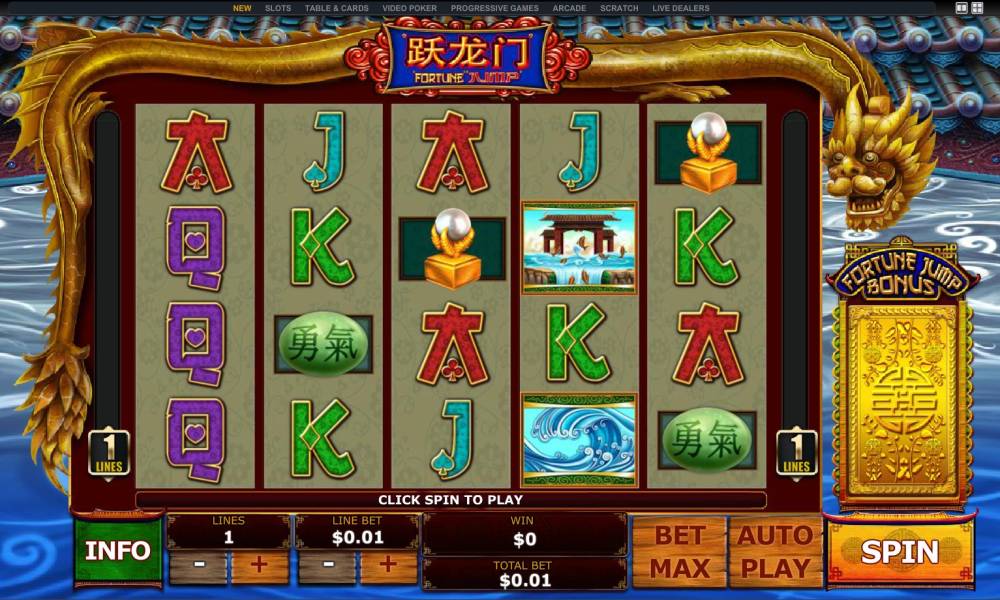Choose the SCRATCH games category
Viewport: 1000px width, 600px height.
click(619, 8)
